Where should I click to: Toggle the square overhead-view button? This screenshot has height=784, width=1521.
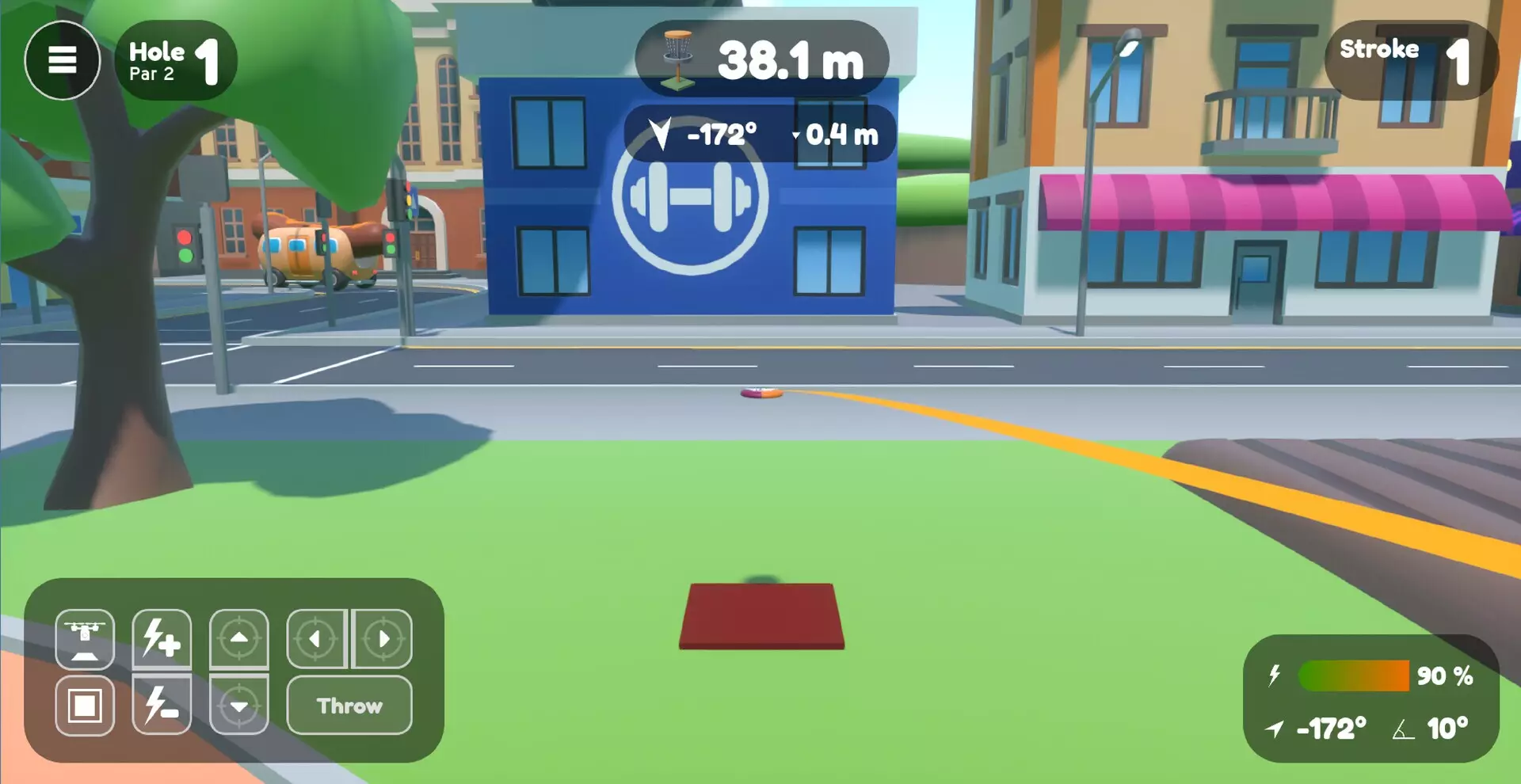tap(86, 706)
